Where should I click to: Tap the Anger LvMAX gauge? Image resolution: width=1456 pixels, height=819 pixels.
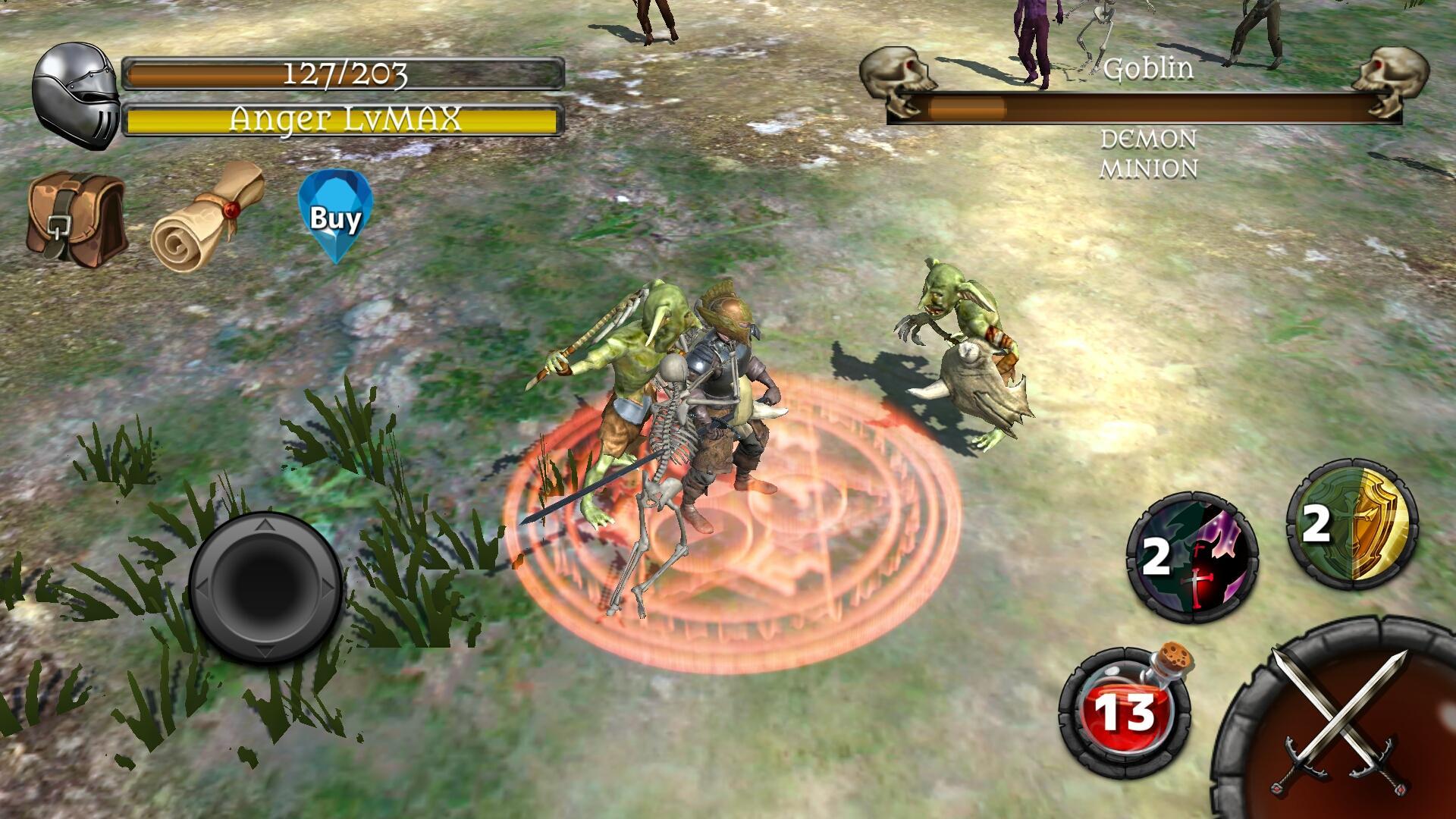pyautogui.click(x=345, y=118)
